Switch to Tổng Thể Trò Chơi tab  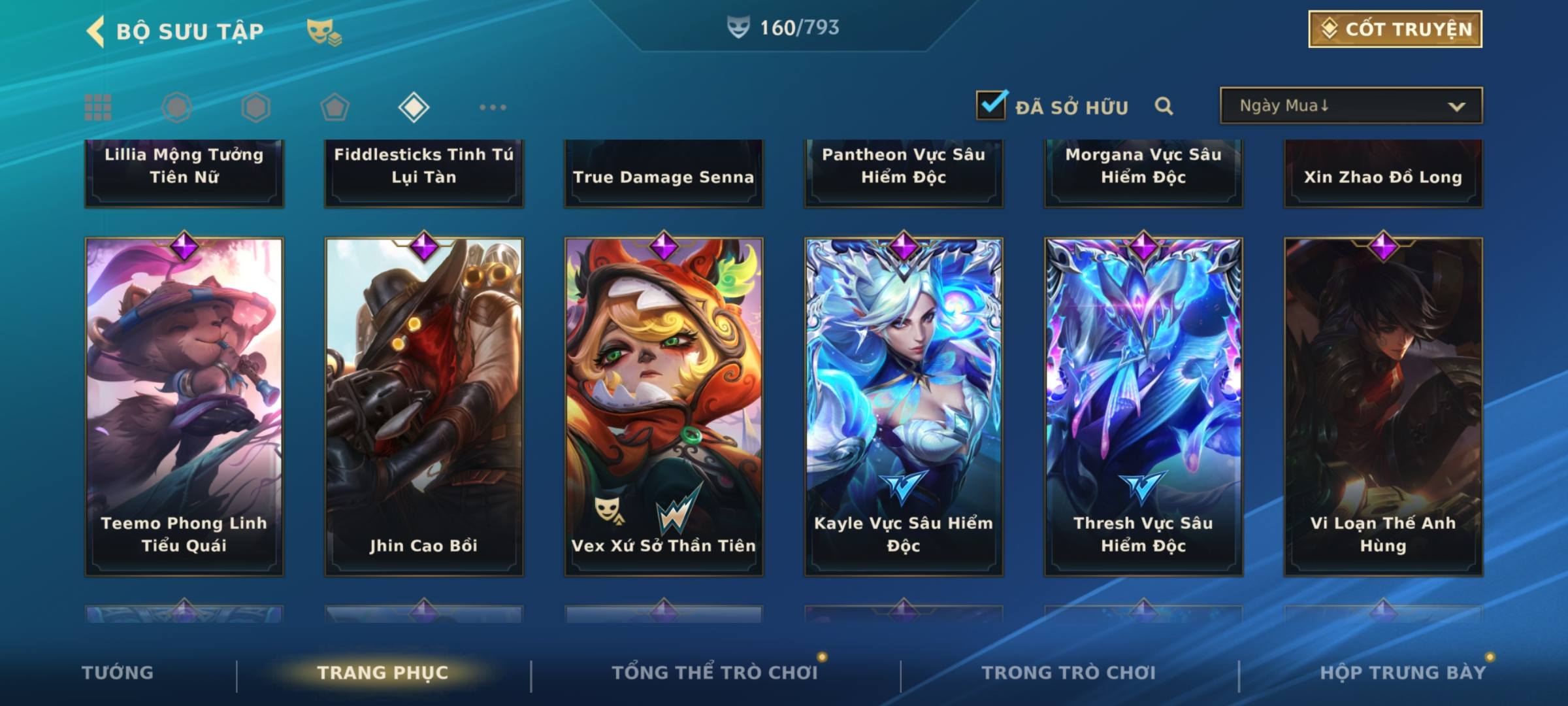coord(715,673)
